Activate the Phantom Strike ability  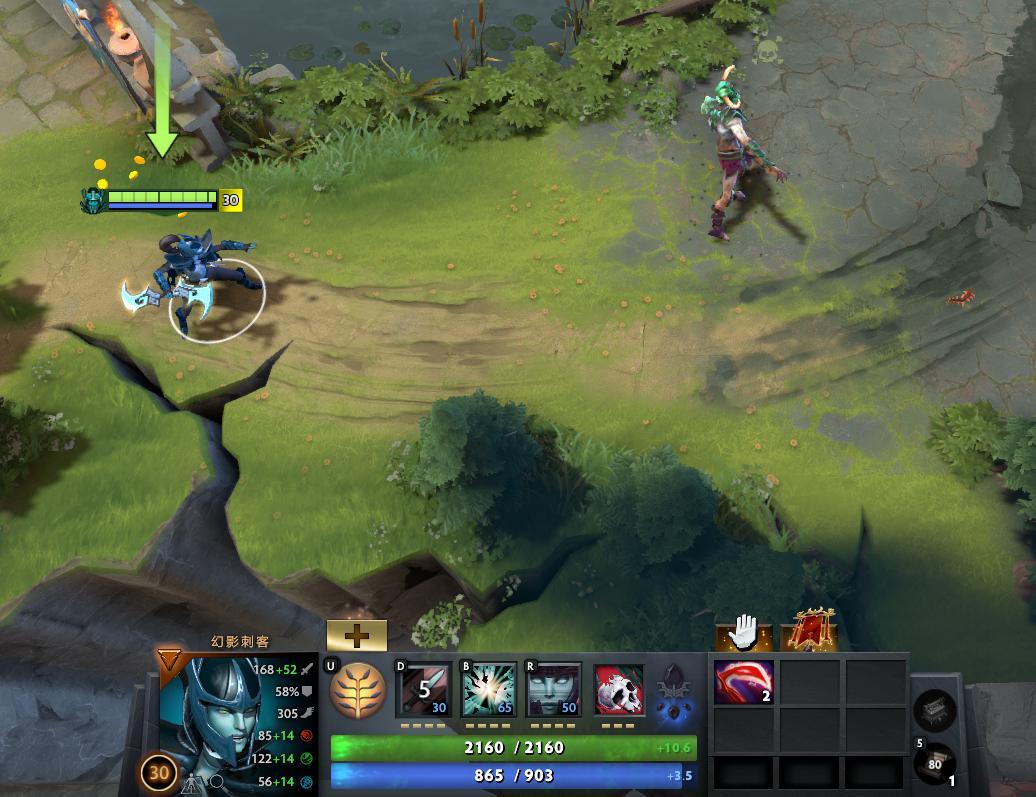(x=488, y=689)
